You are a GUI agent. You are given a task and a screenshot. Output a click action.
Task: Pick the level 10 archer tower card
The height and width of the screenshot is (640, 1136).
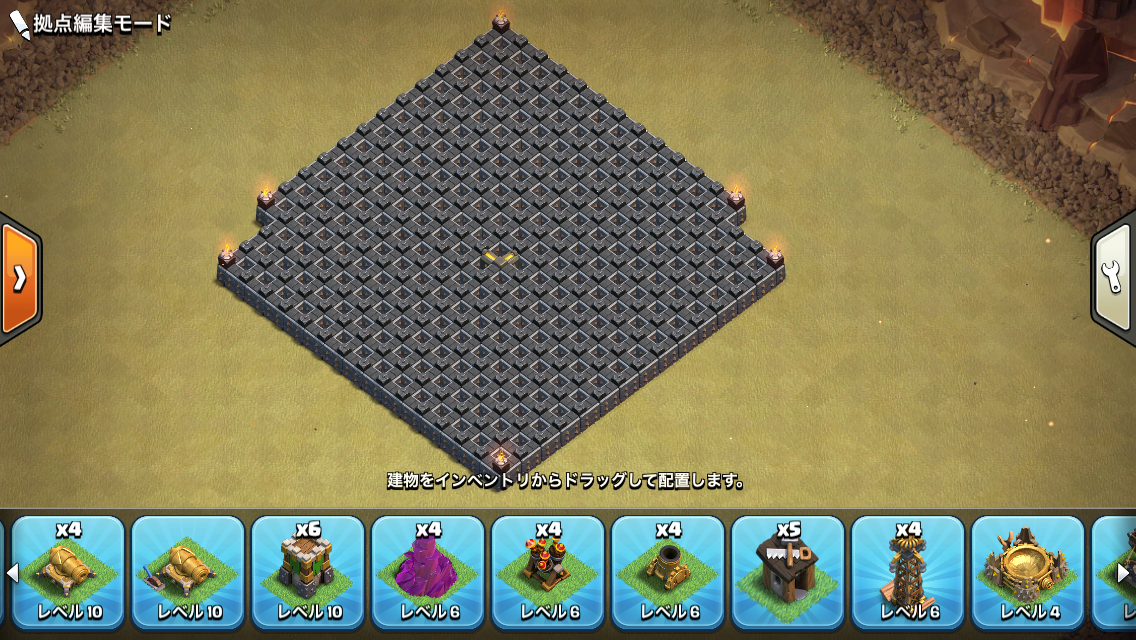308,572
